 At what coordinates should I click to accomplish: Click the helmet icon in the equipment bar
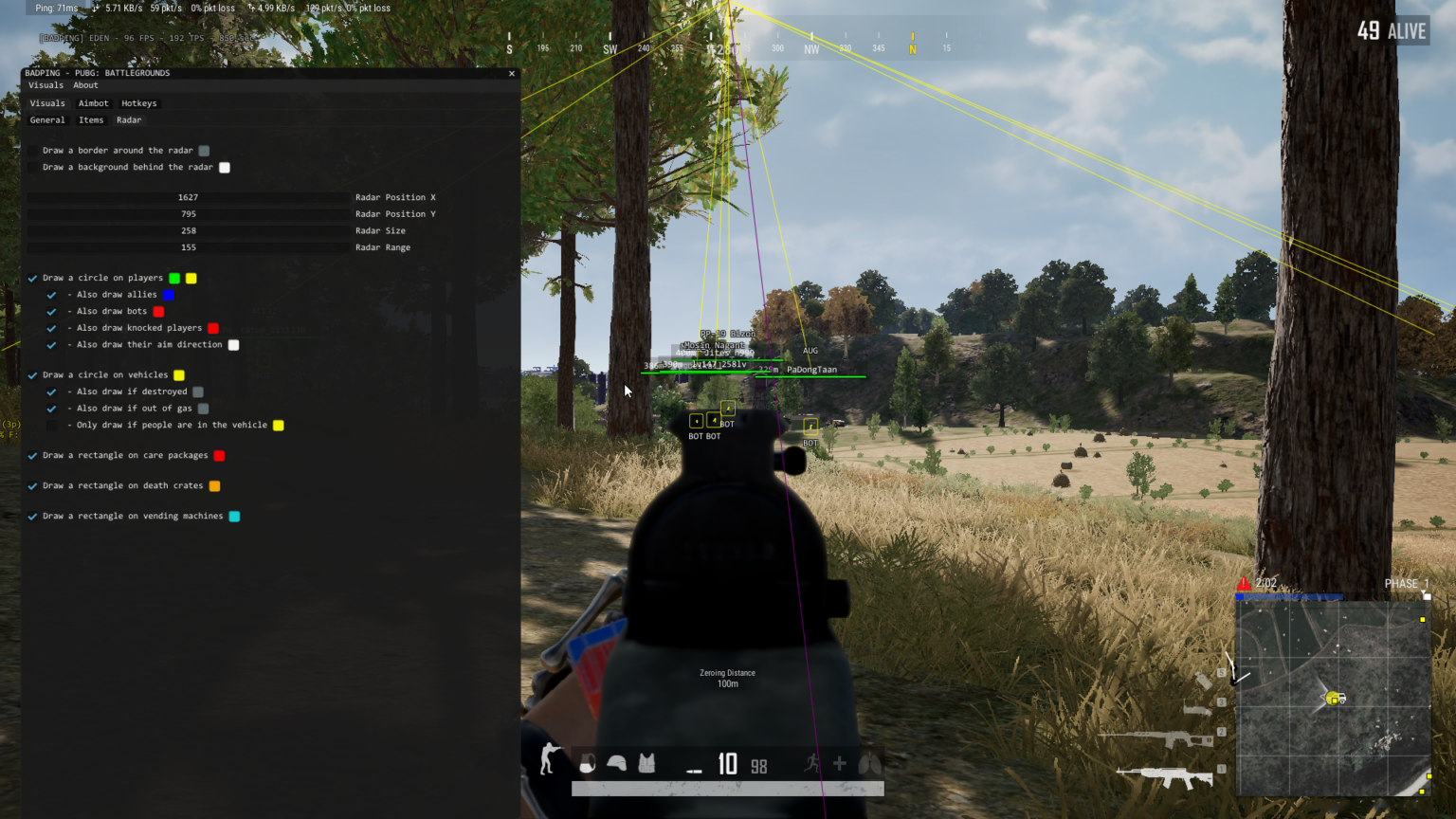coord(616,763)
